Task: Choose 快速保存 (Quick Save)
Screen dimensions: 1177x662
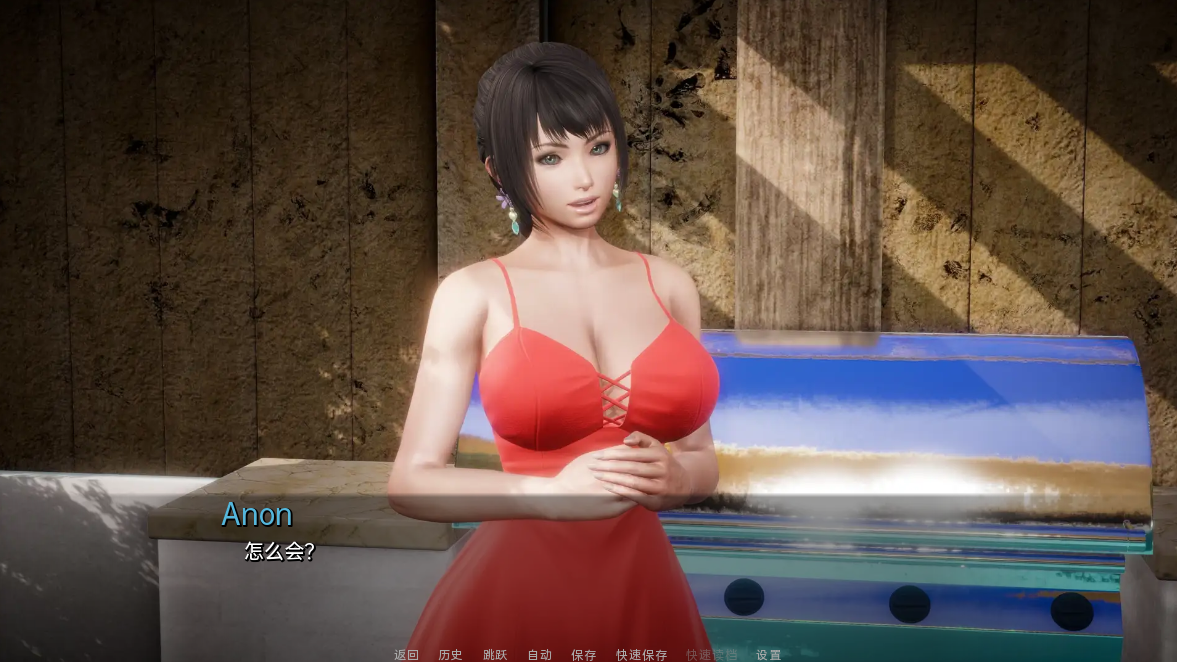Action: pyautogui.click(x=641, y=655)
